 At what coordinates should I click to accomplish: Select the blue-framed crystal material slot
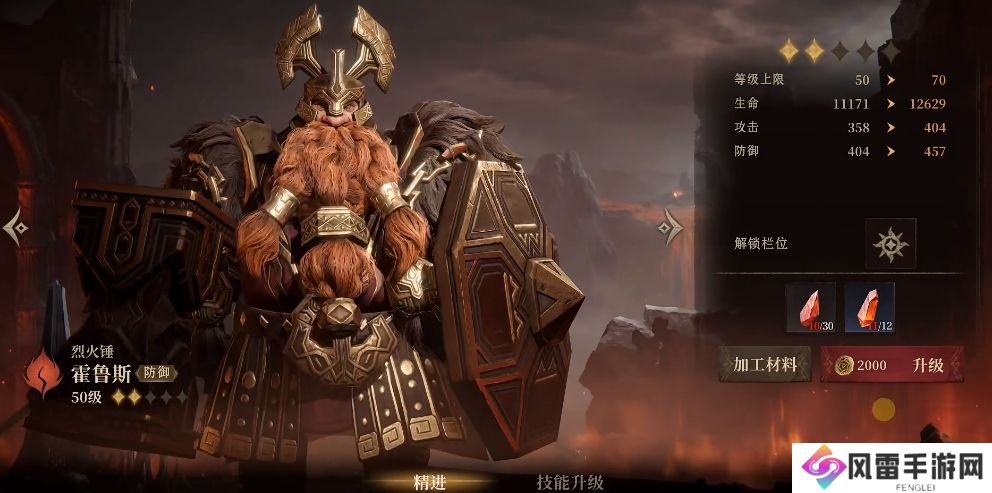(869, 308)
